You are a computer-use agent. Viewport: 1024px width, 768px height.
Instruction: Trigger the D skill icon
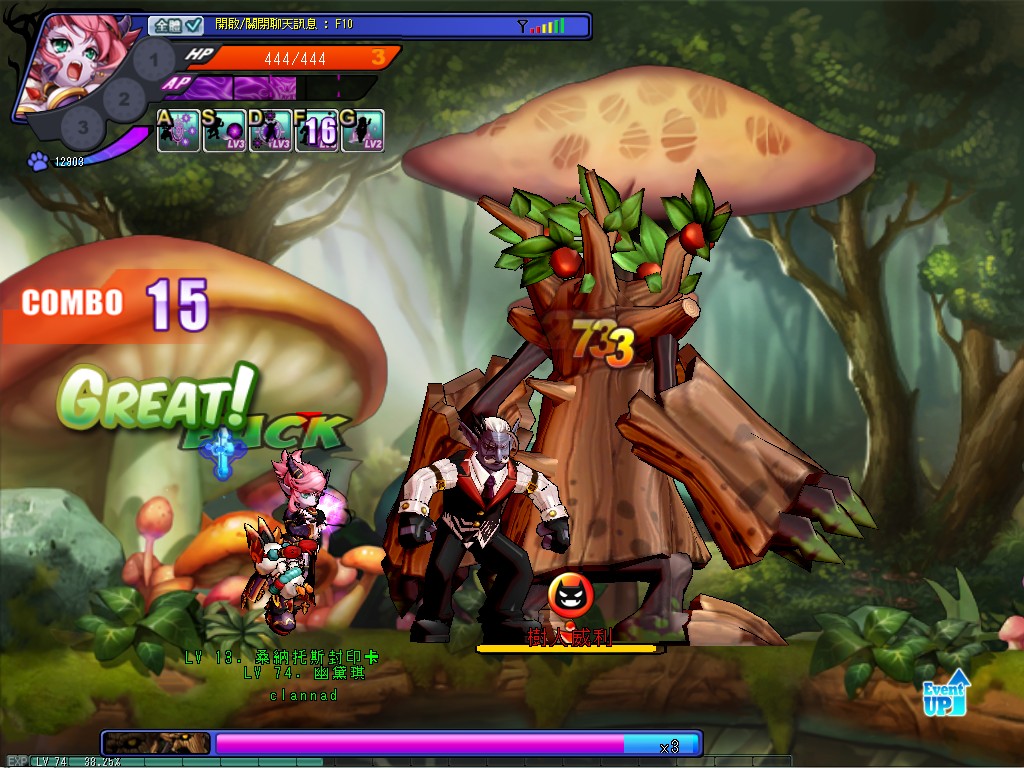(x=270, y=132)
